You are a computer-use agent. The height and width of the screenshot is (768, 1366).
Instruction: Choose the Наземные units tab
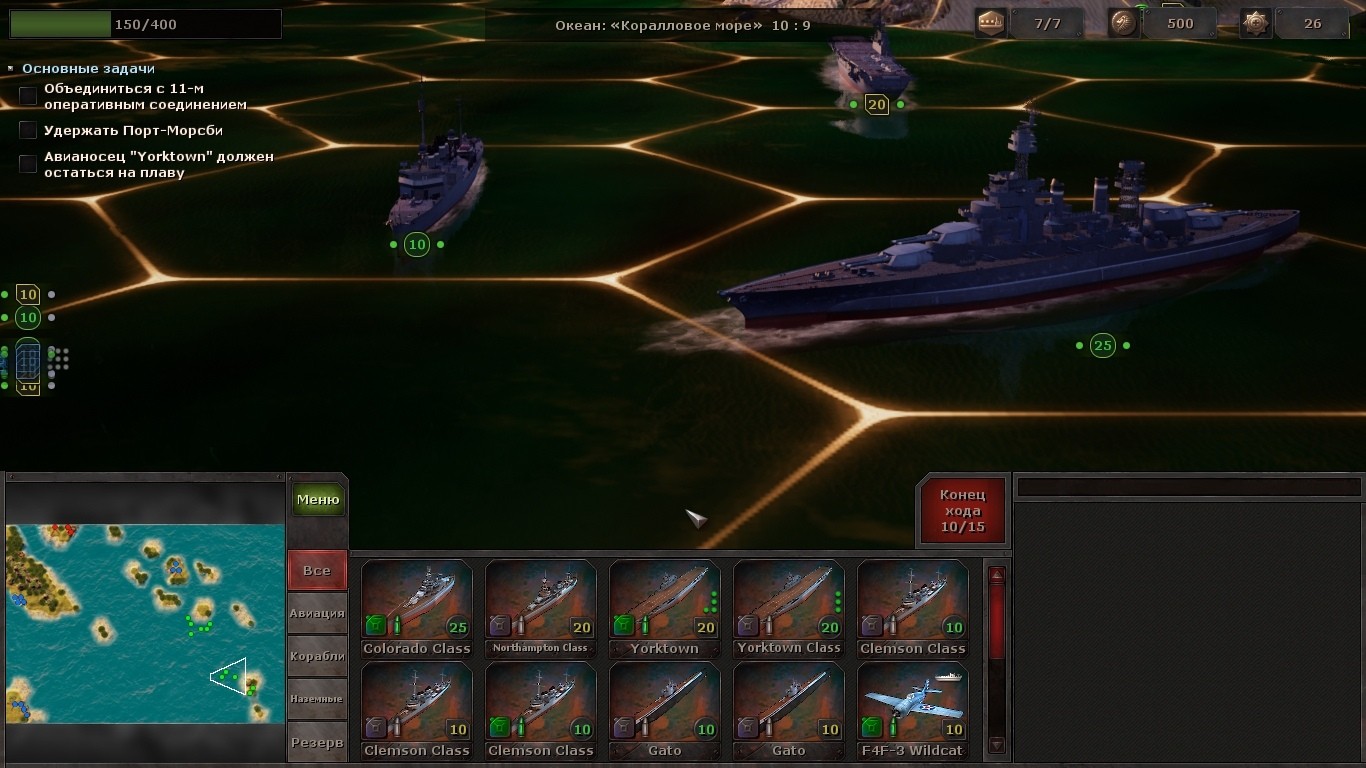click(x=317, y=699)
